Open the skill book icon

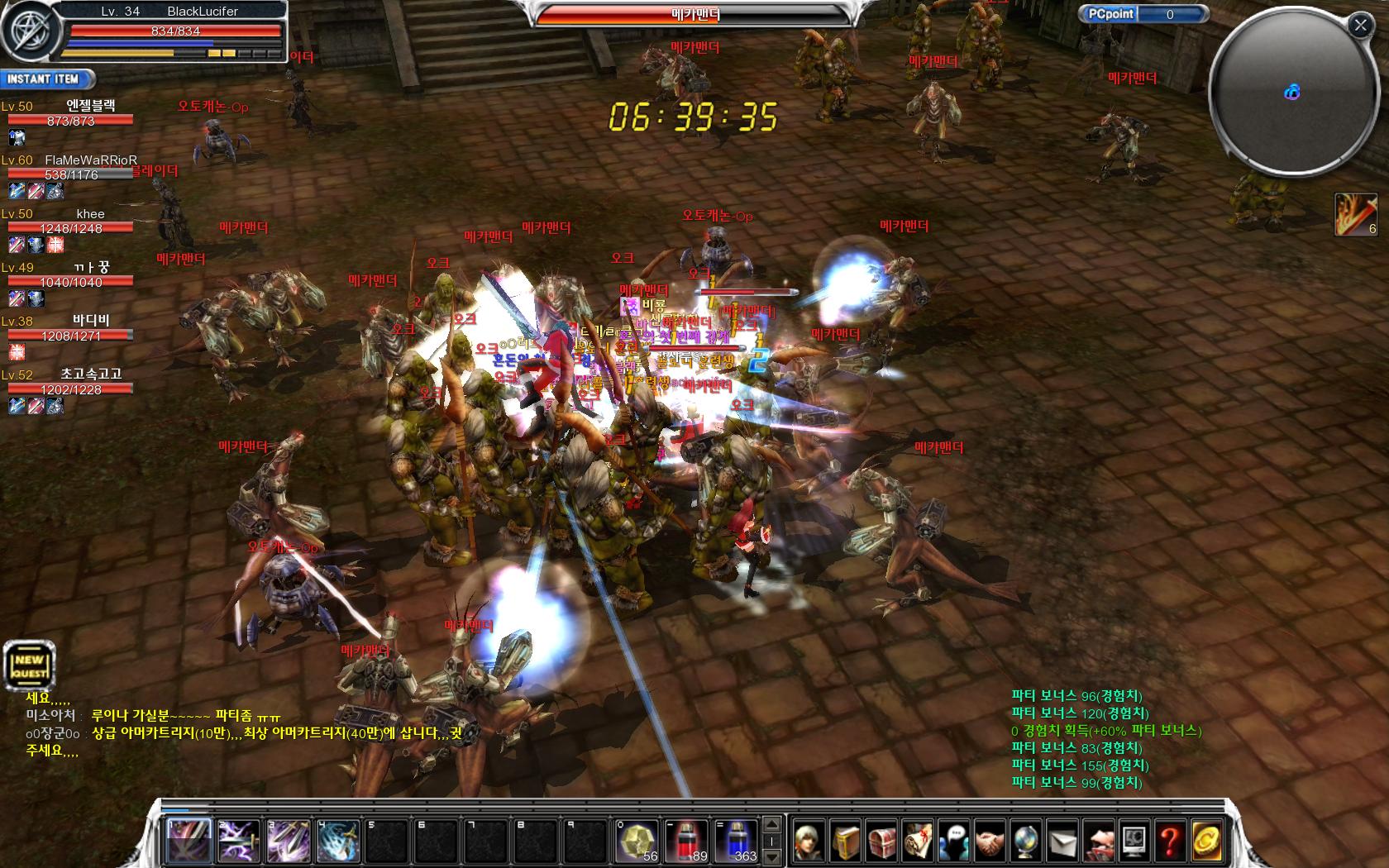tap(846, 842)
